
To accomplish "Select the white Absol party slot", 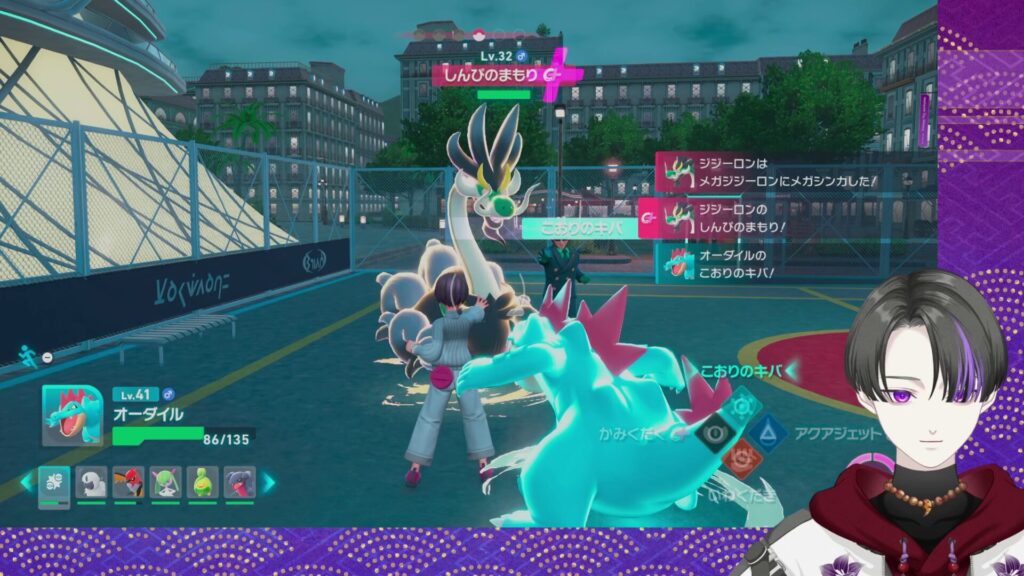I will (93, 482).
